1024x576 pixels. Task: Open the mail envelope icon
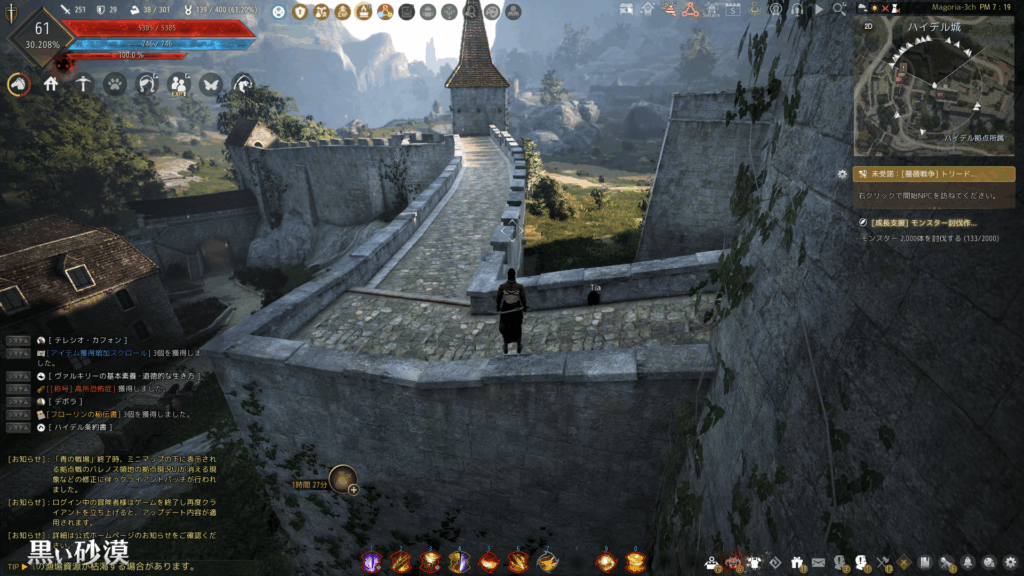click(819, 562)
